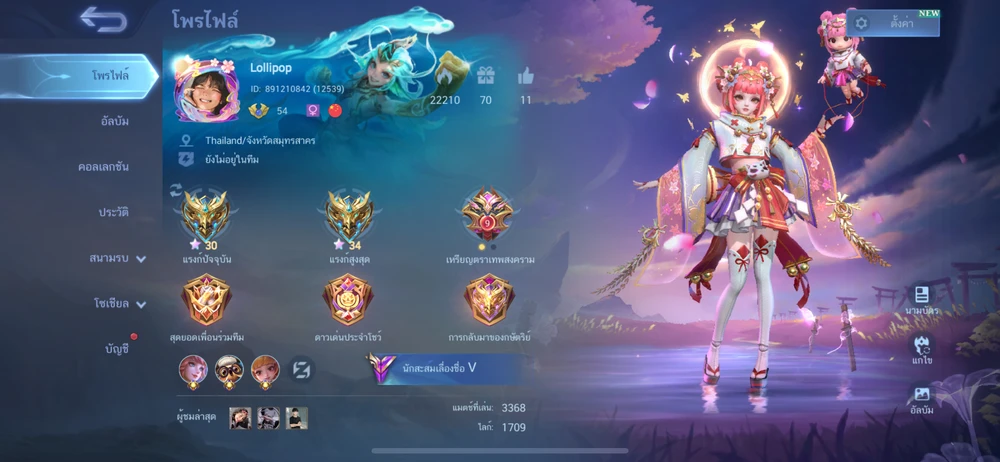The width and height of the screenshot is (1000, 462).
Task: Tap the thumbs-up like icon
Action: point(526,77)
